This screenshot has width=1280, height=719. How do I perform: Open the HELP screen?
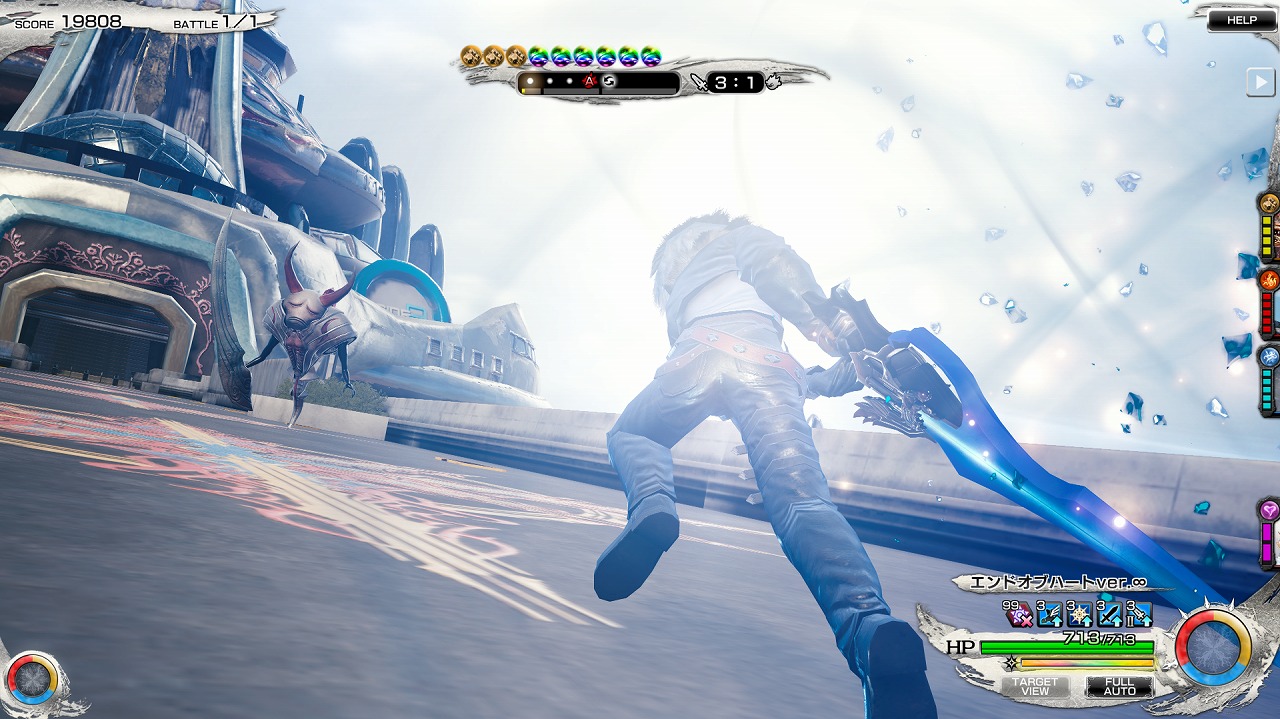click(1241, 20)
